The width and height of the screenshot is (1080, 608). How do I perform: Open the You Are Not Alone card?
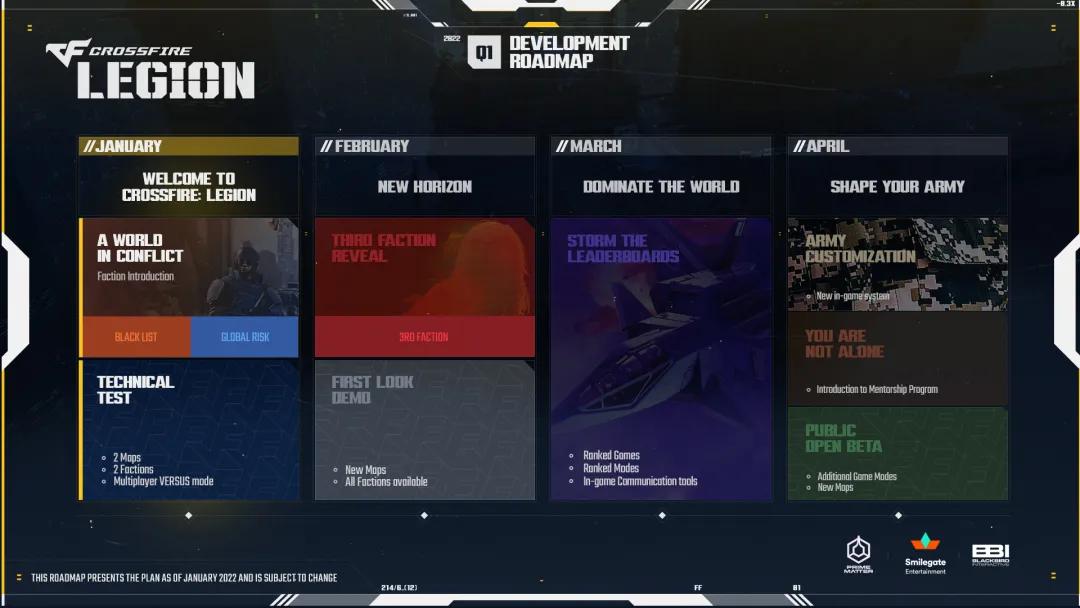click(x=897, y=360)
